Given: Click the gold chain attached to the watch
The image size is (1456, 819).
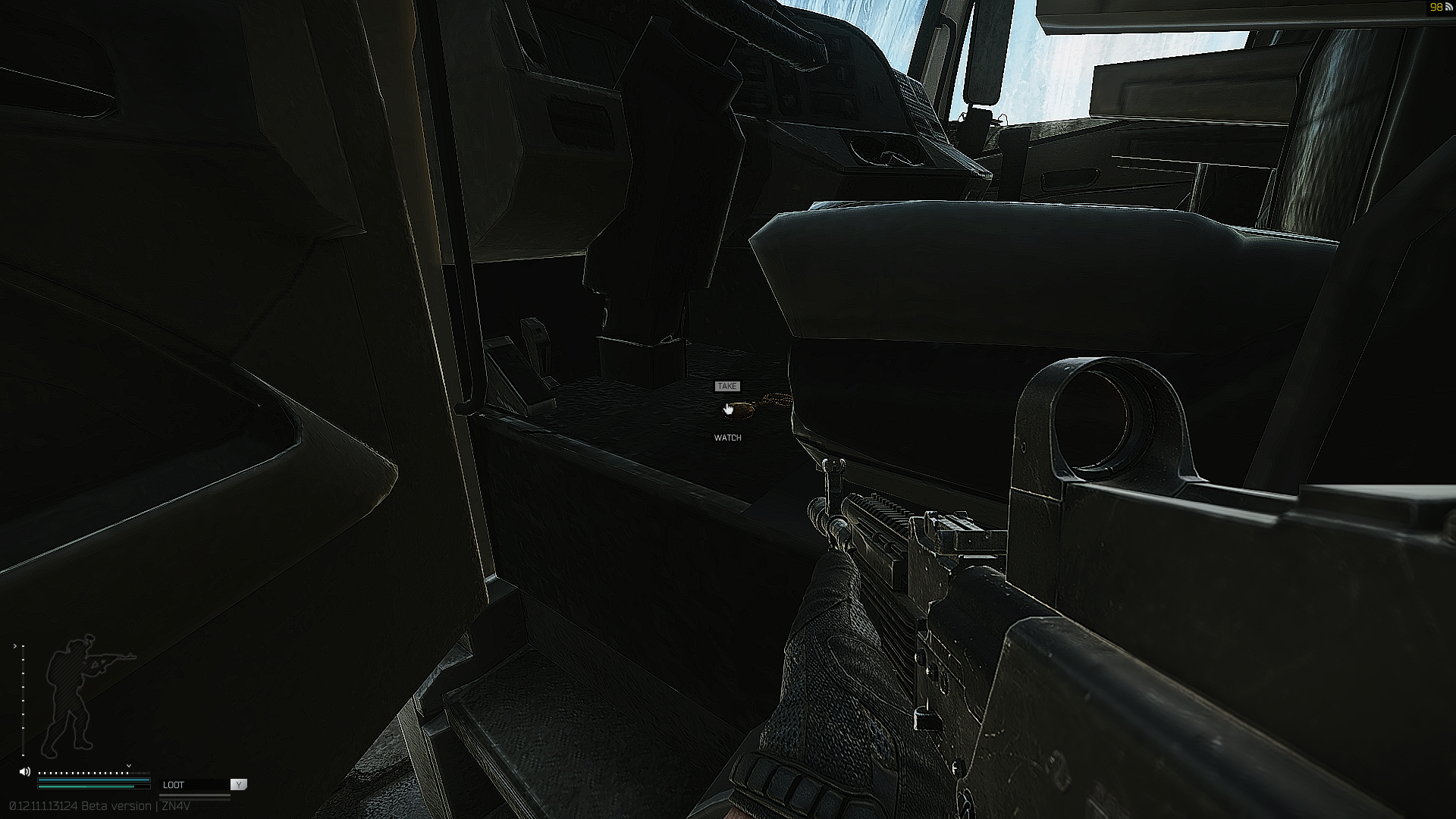Looking at the screenshot, I should (x=775, y=400).
